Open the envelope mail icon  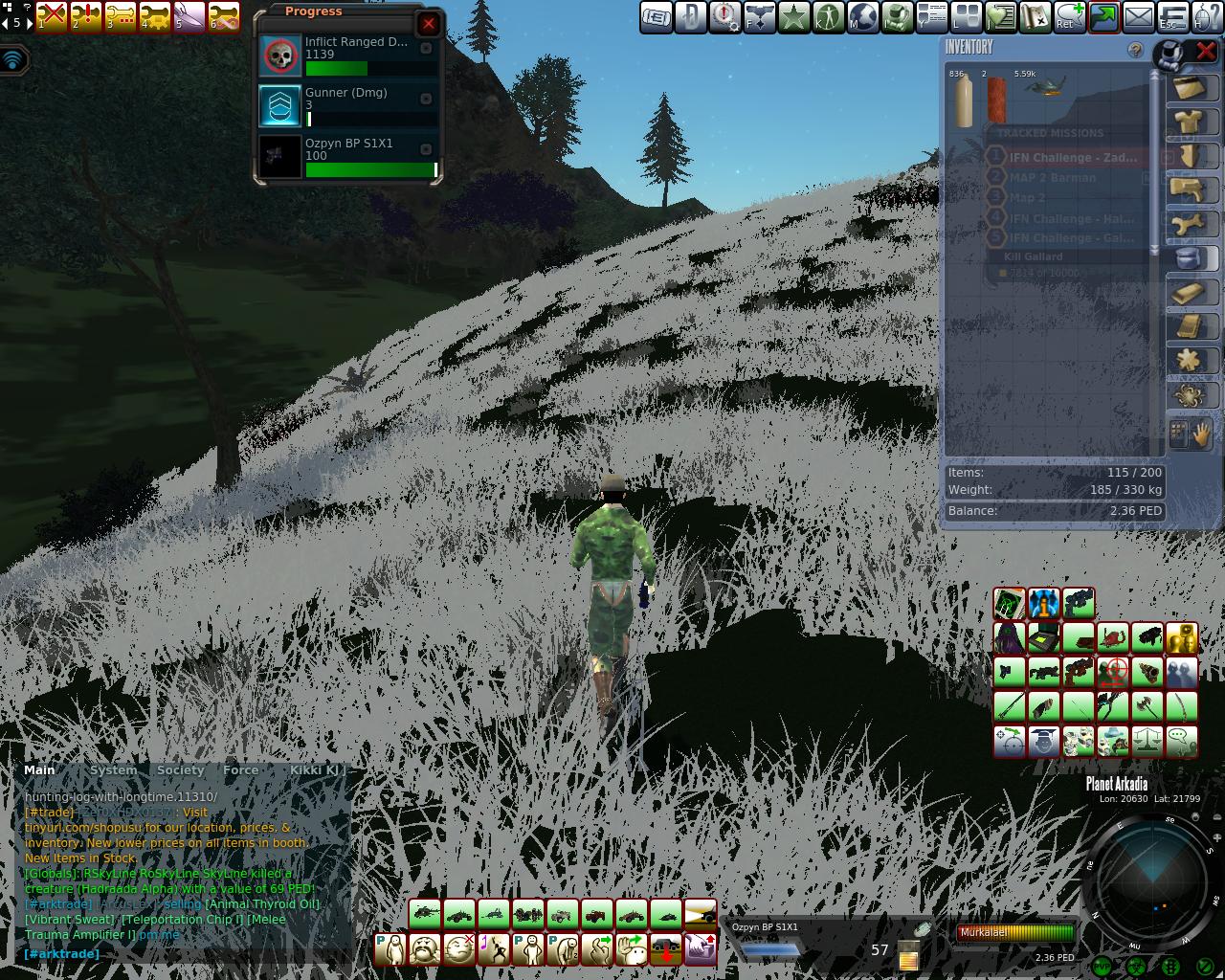tap(1138, 17)
